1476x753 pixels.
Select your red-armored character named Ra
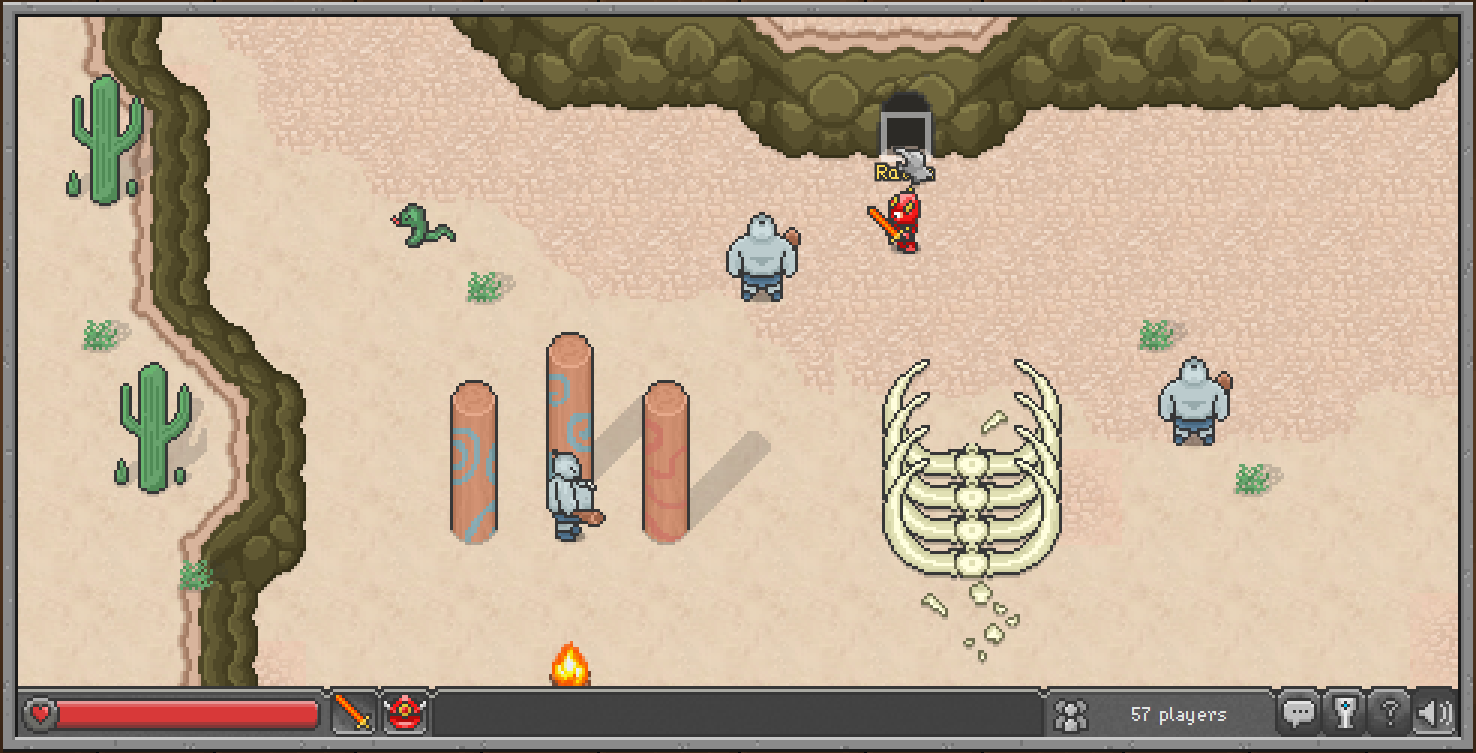(x=901, y=220)
